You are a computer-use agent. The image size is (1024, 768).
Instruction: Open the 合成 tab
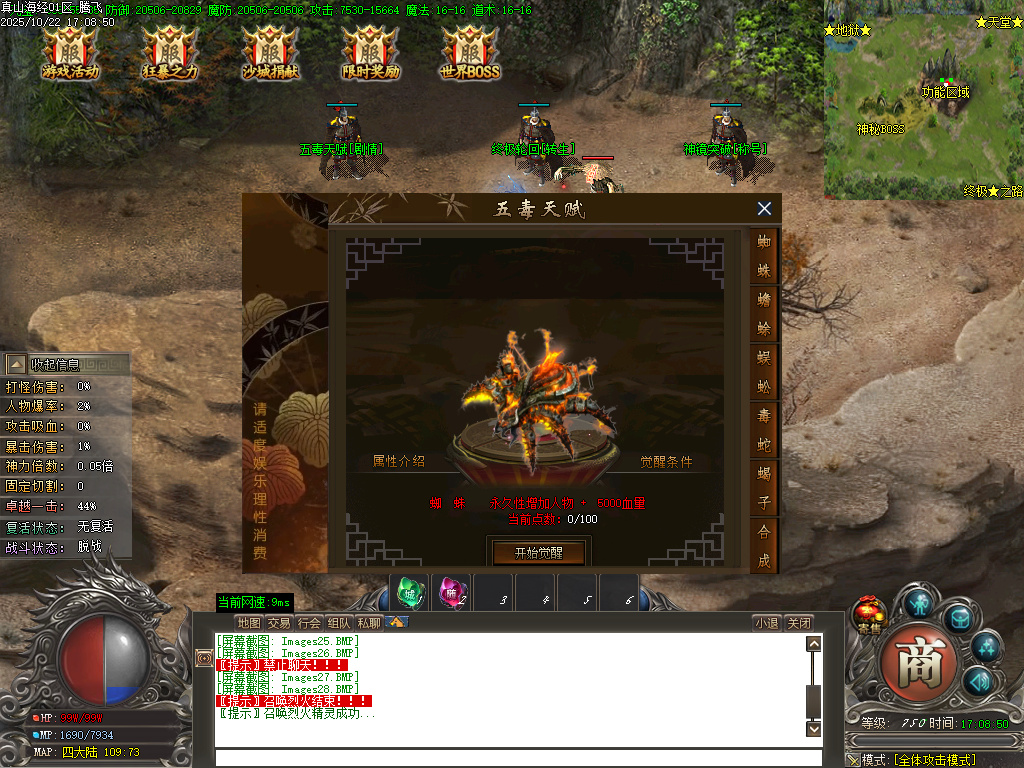pyautogui.click(x=764, y=545)
